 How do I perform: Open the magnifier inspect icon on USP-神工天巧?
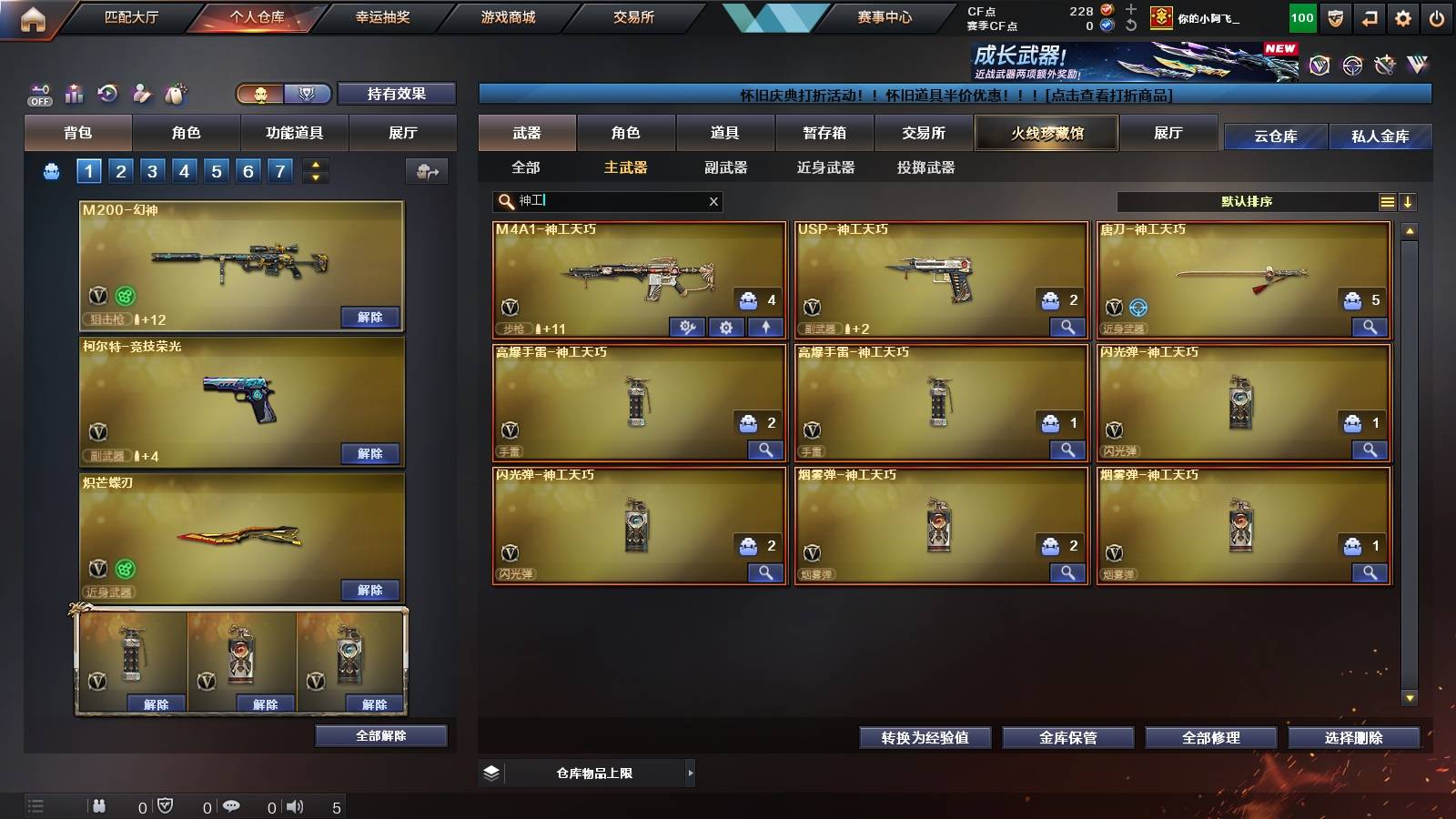[1068, 324]
